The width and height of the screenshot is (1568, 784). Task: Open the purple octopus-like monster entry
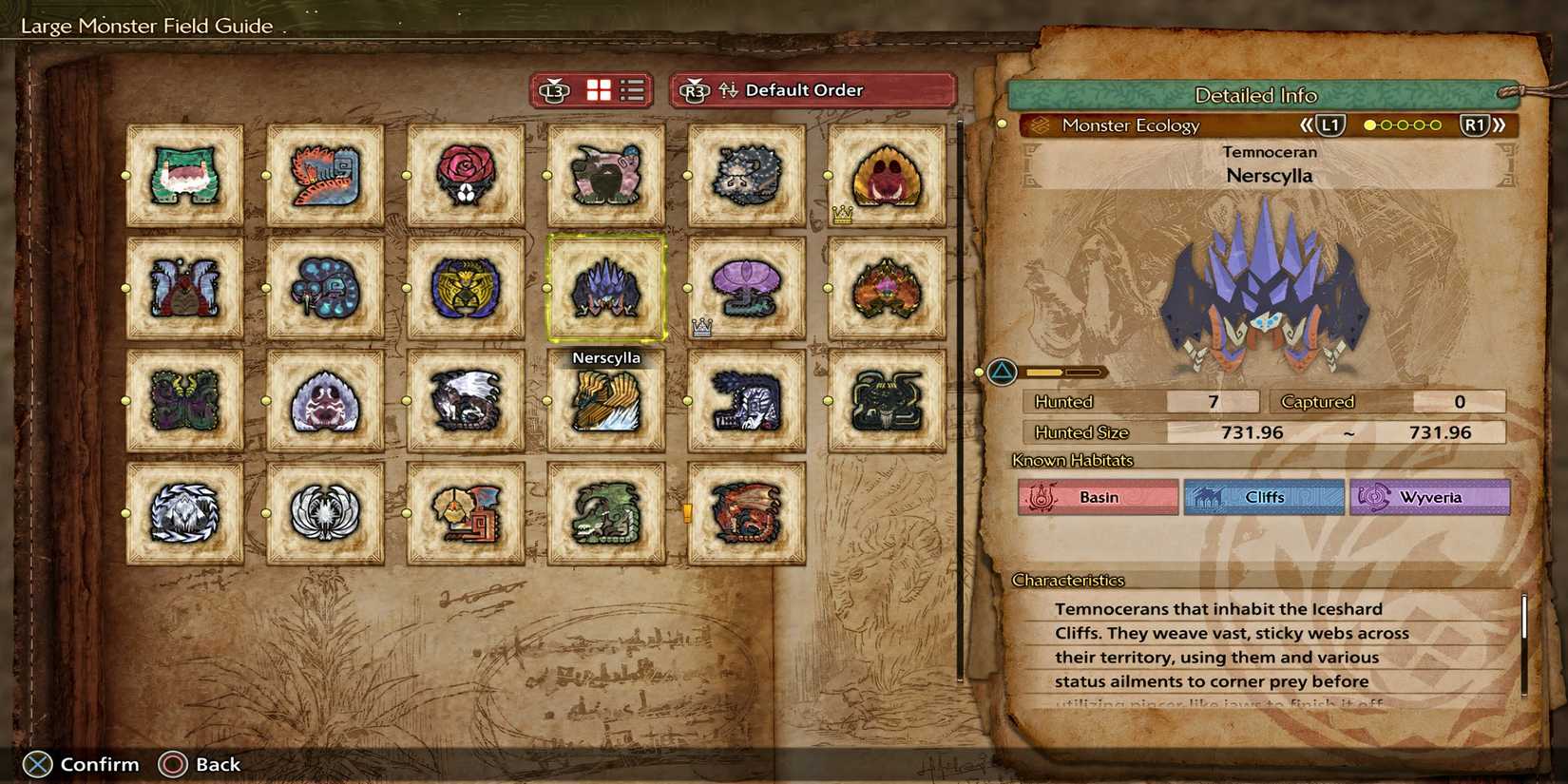(746, 288)
